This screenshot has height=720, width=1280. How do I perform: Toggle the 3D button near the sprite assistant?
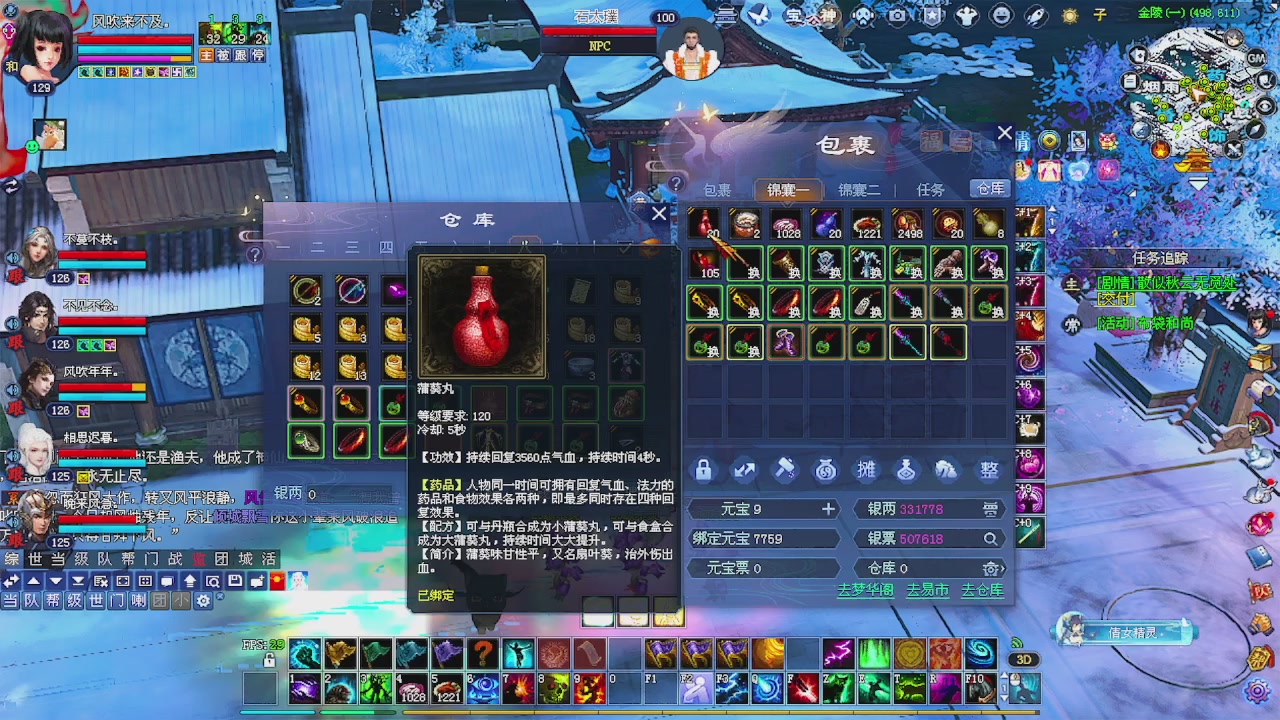1023,659
